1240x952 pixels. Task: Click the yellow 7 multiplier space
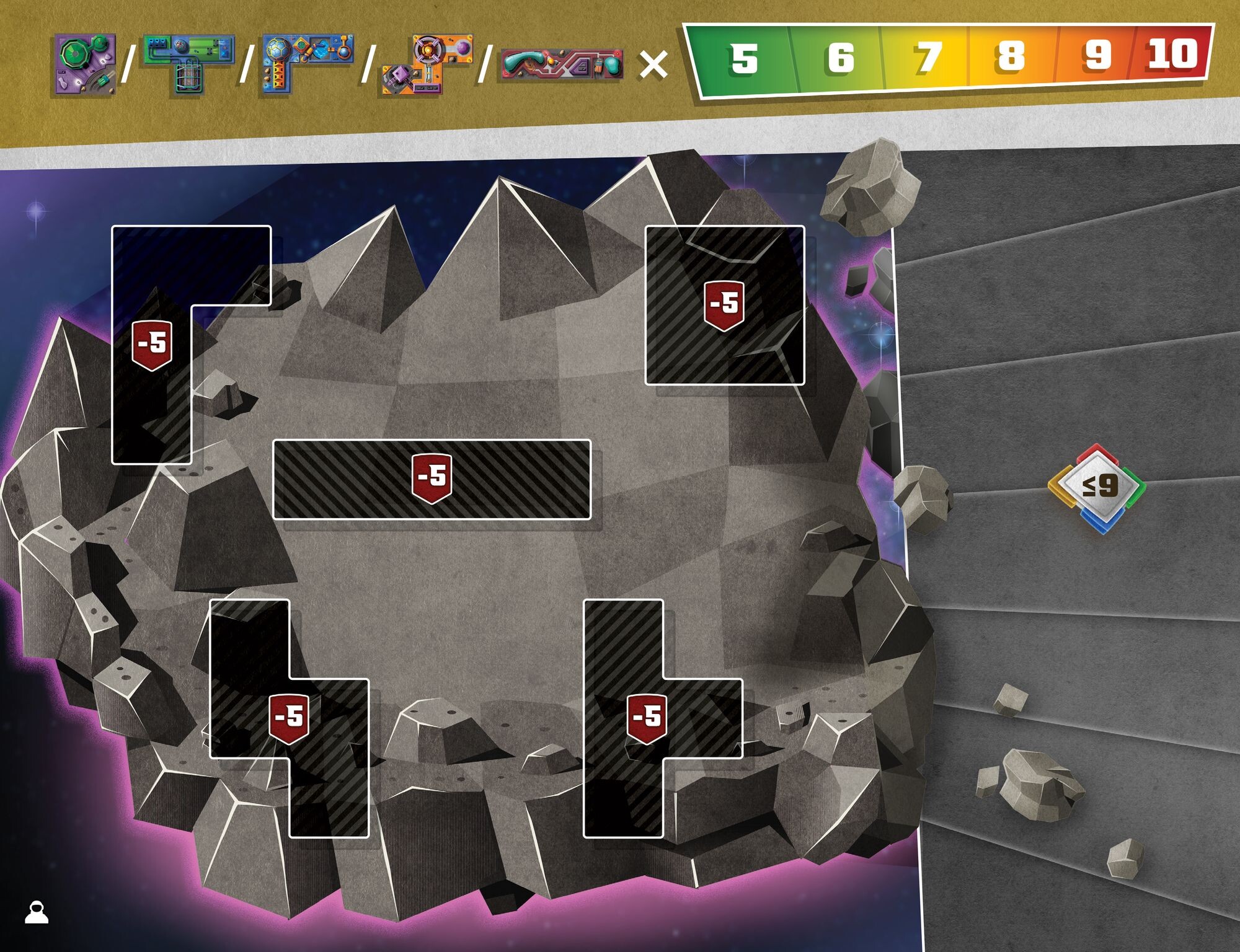pyautogui.click(x=928, y=57)
